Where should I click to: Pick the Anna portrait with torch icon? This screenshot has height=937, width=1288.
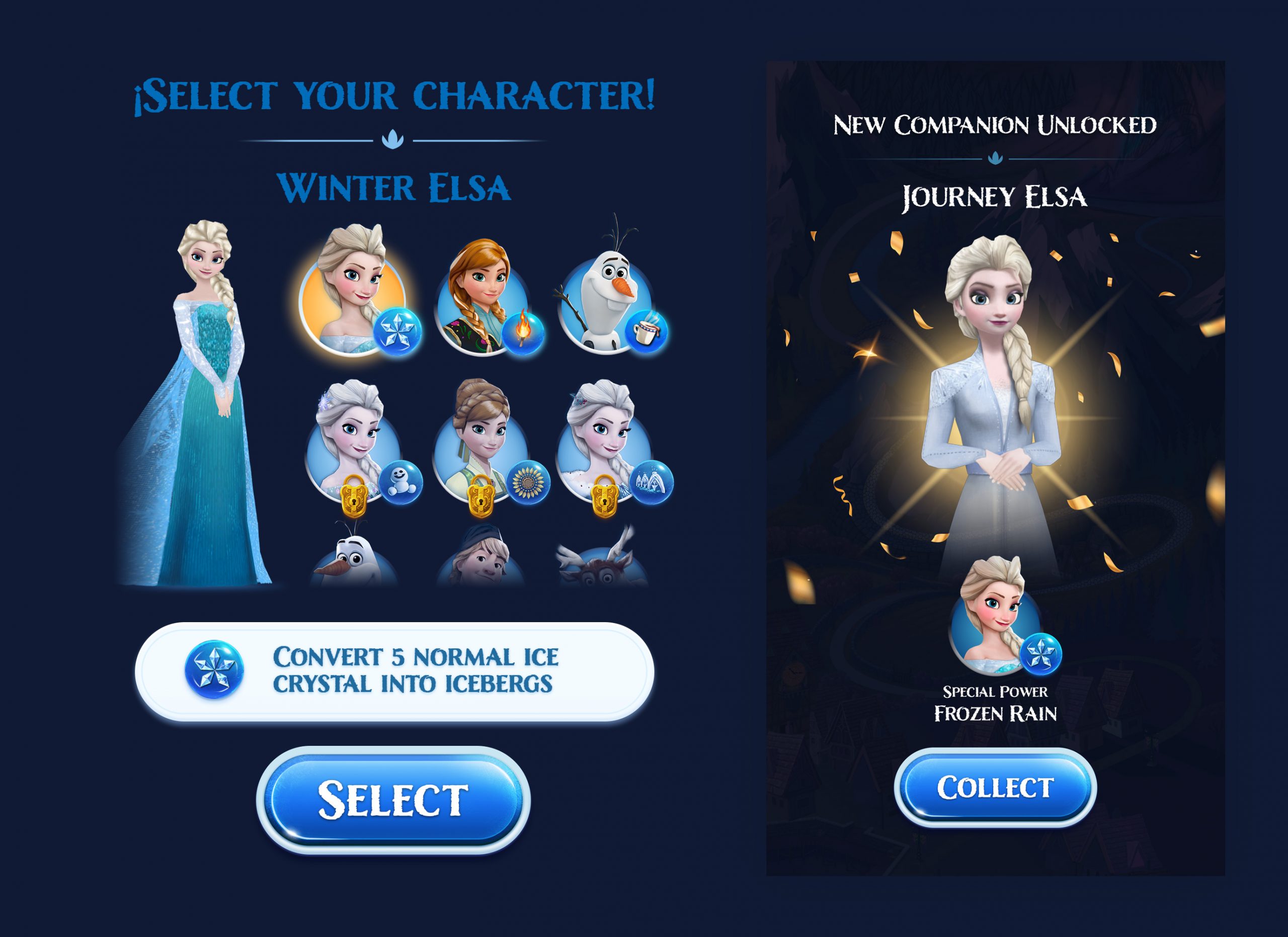click(x=481, y=301)
